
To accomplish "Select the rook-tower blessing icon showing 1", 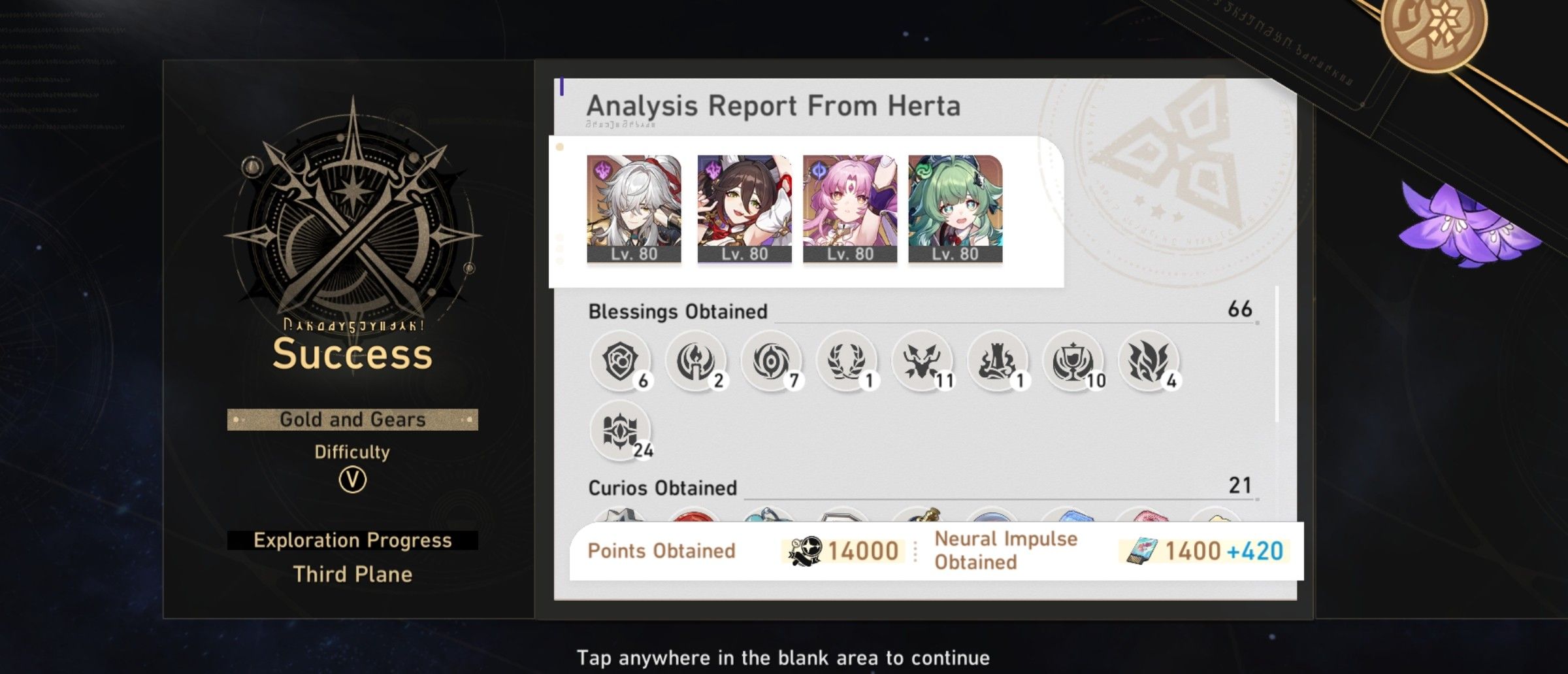I will 997,361.
